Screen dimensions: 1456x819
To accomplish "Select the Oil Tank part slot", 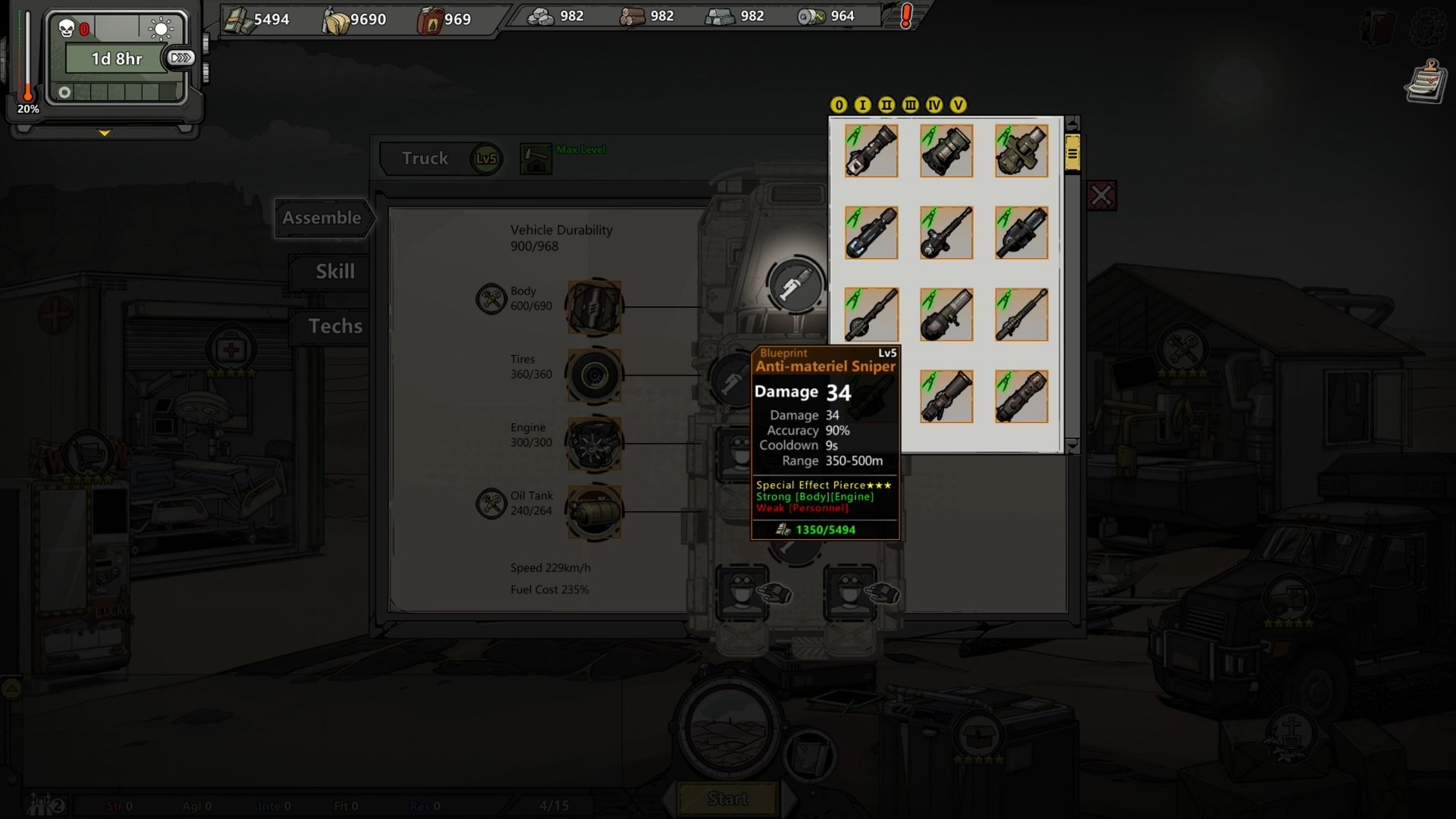I will click(594, 512).
